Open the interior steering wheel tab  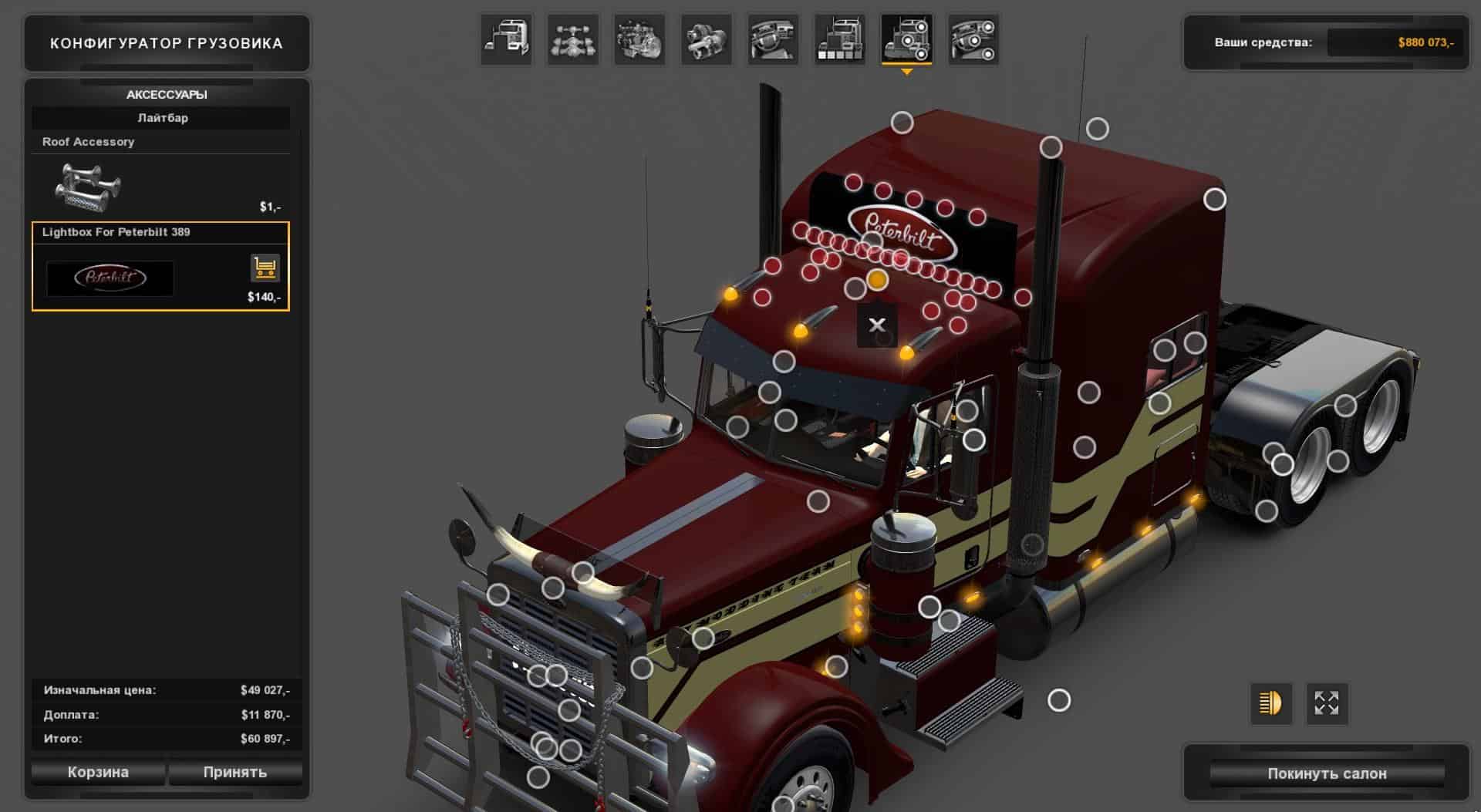point(773,39)
